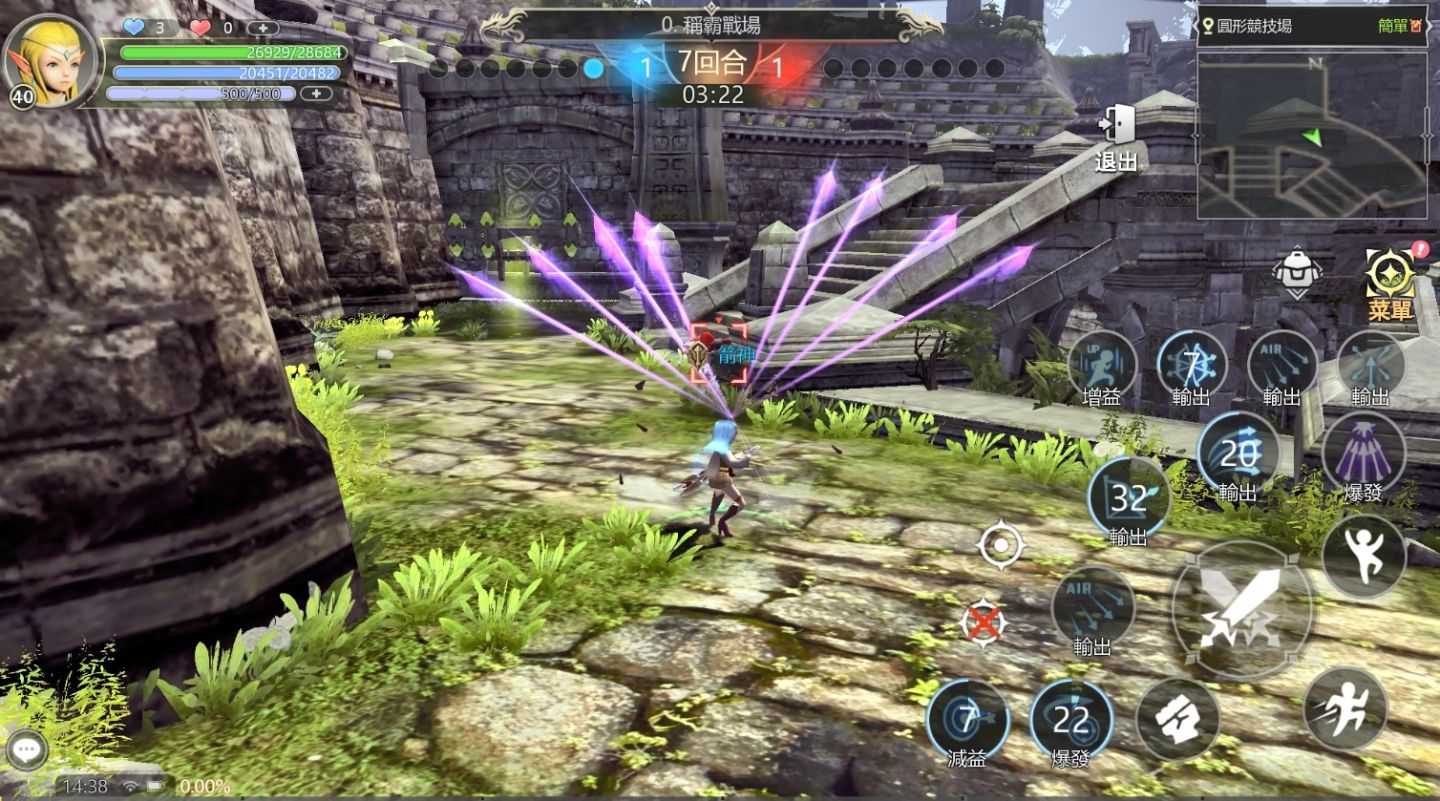Open the chat speech bubble
1440x801 pixels.
tap(26, 752)
